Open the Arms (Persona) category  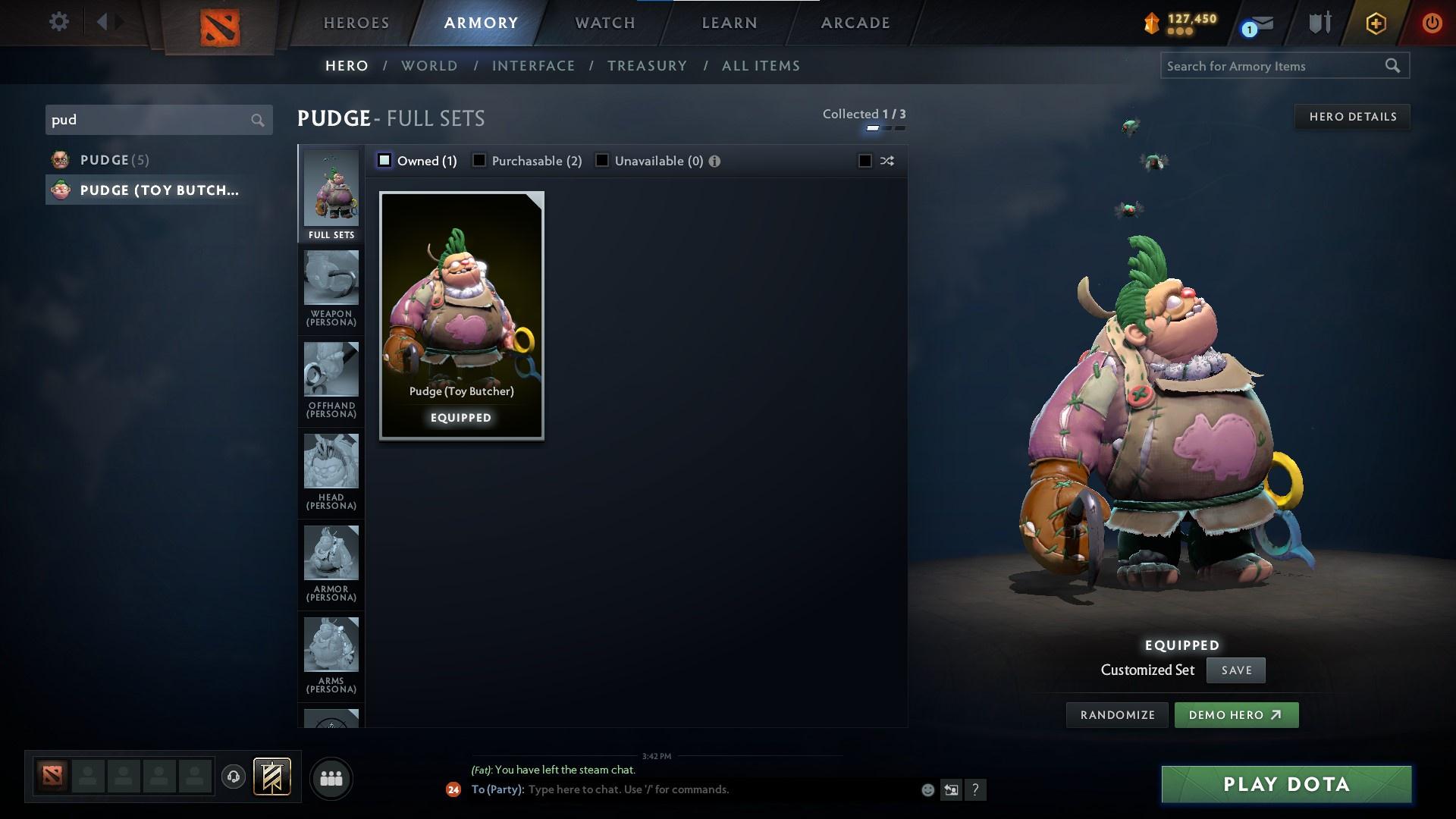331,648
